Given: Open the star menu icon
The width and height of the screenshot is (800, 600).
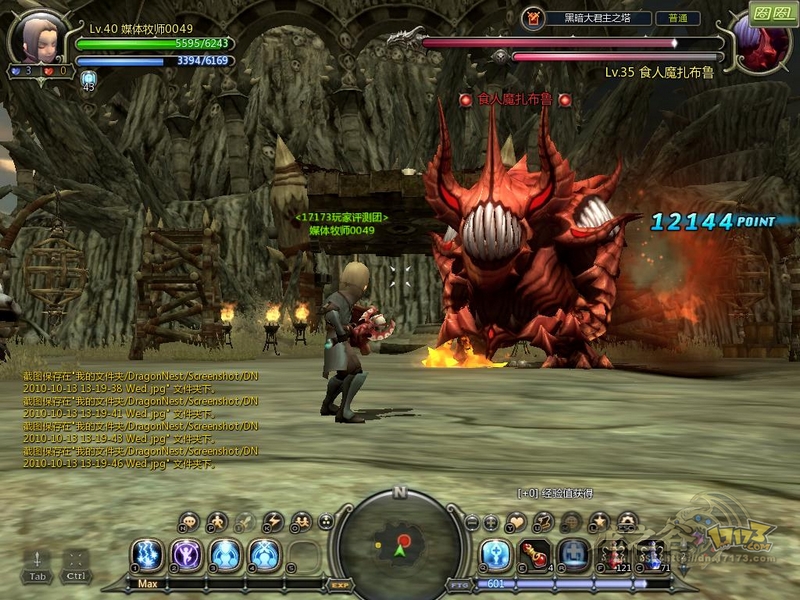Looking at the screenshot, I should coord(599,521).
